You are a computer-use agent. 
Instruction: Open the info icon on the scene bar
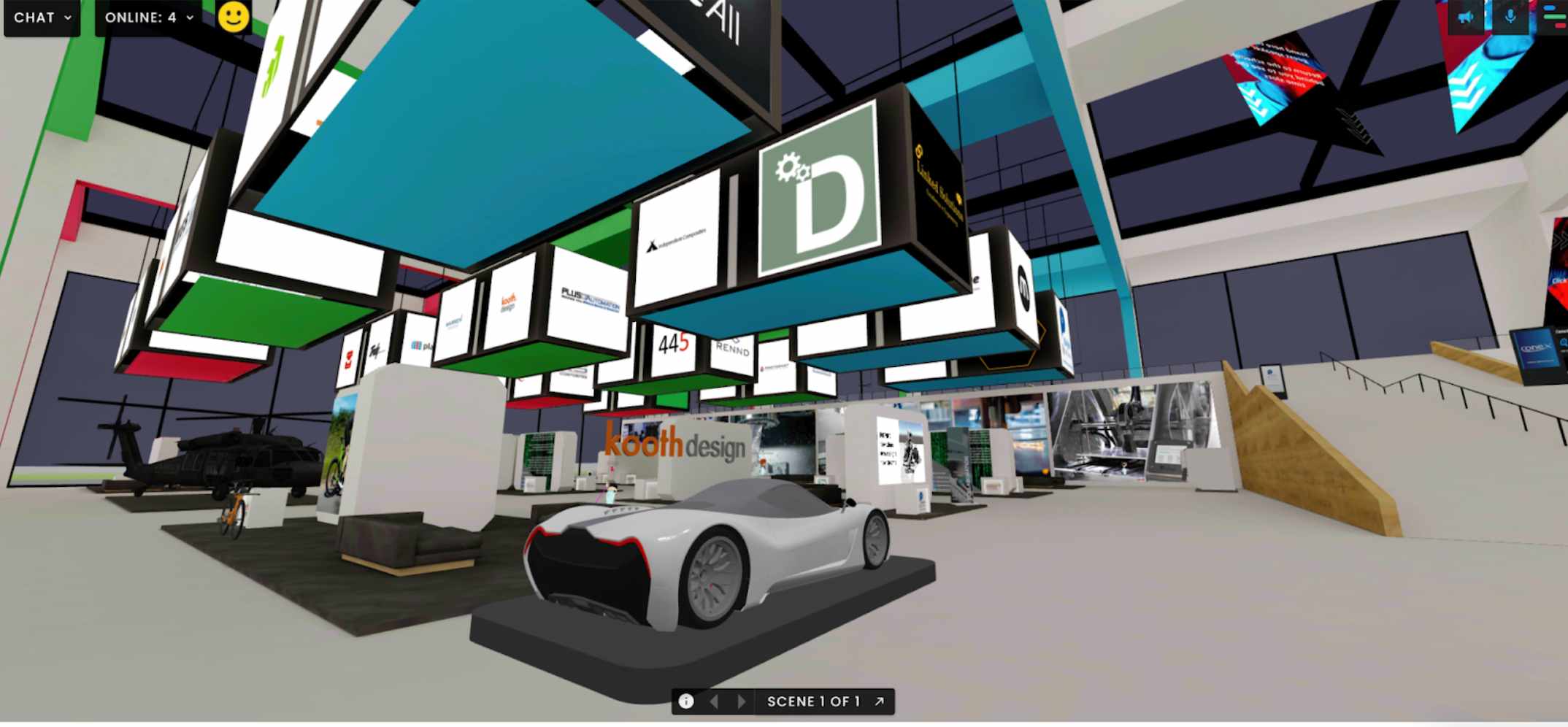click(687, 702)
